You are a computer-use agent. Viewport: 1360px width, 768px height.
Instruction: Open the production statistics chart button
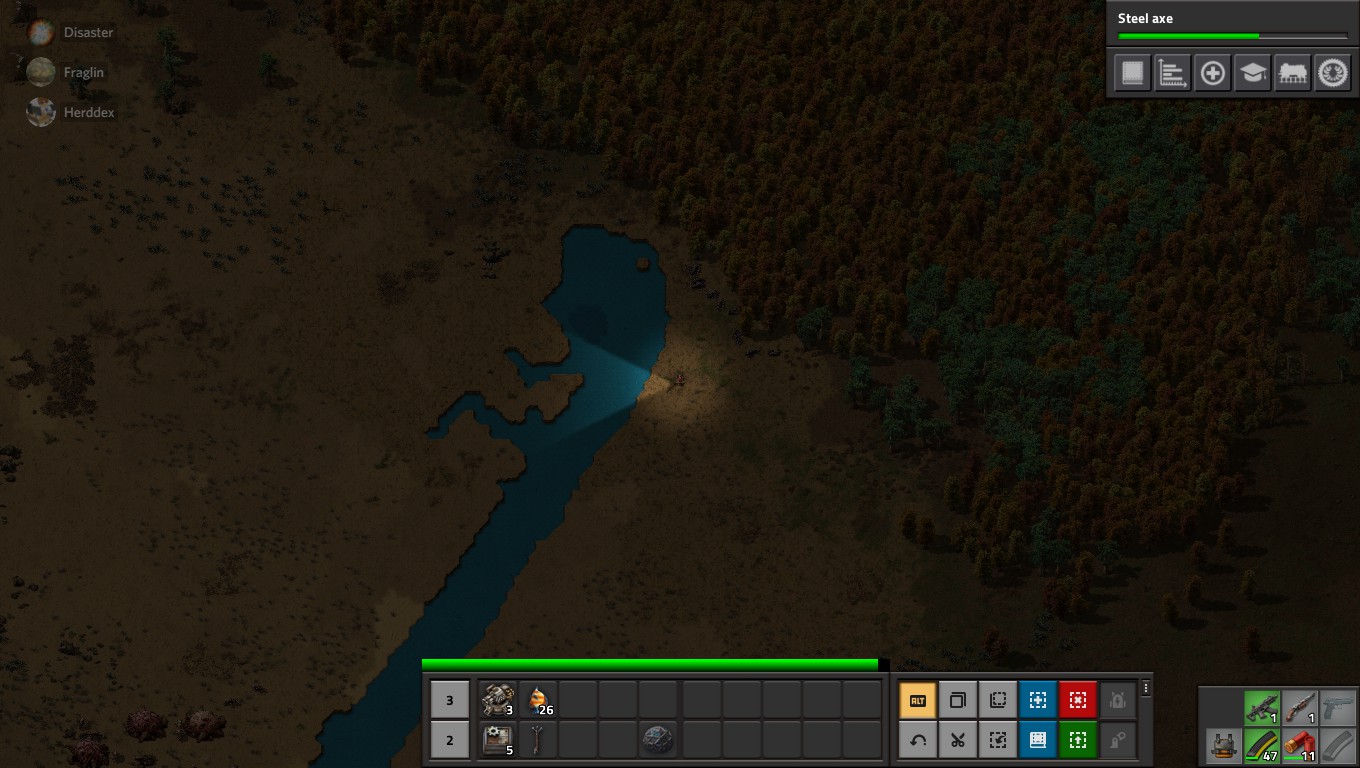1172,73
